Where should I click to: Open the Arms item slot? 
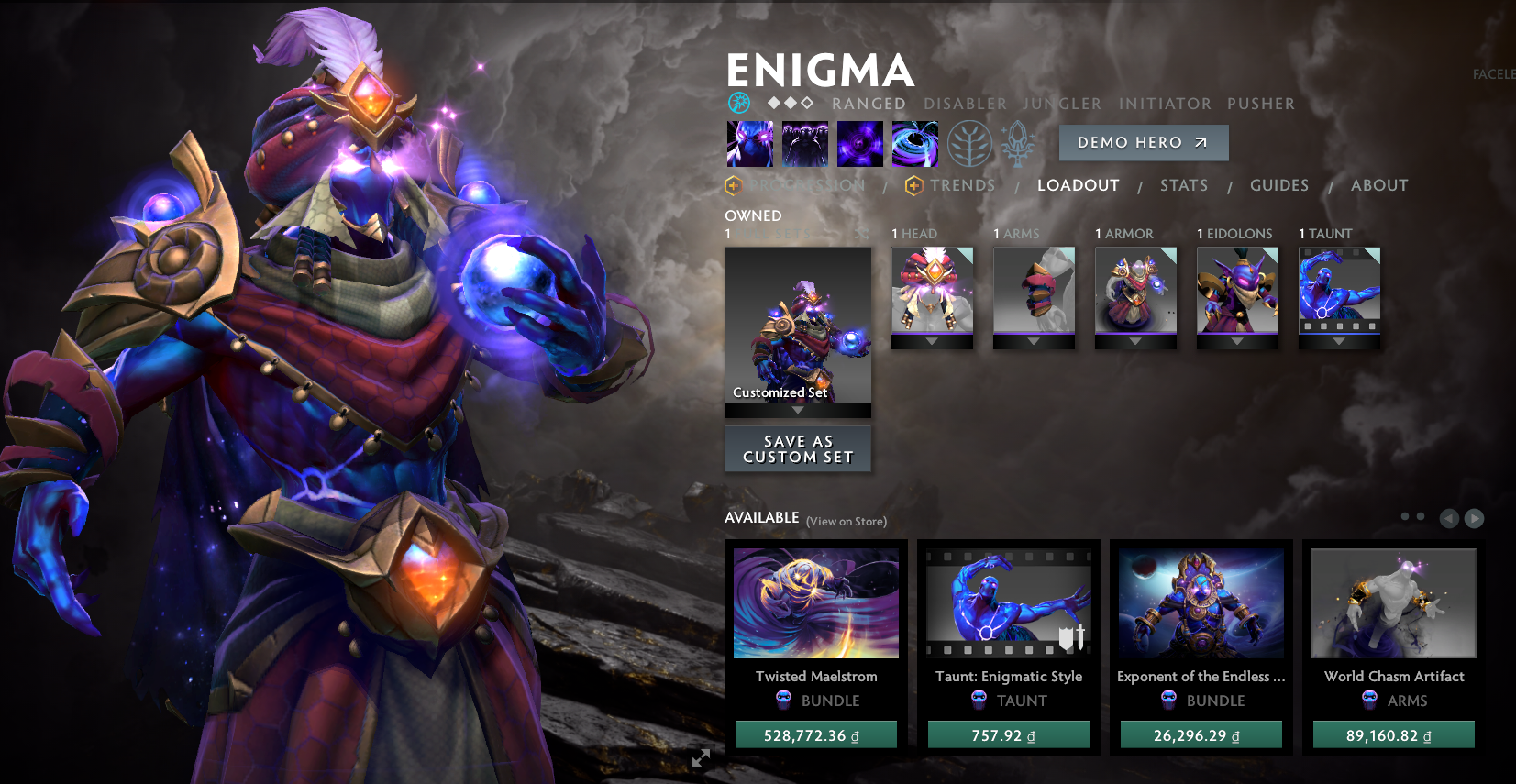coord(1034,291)
